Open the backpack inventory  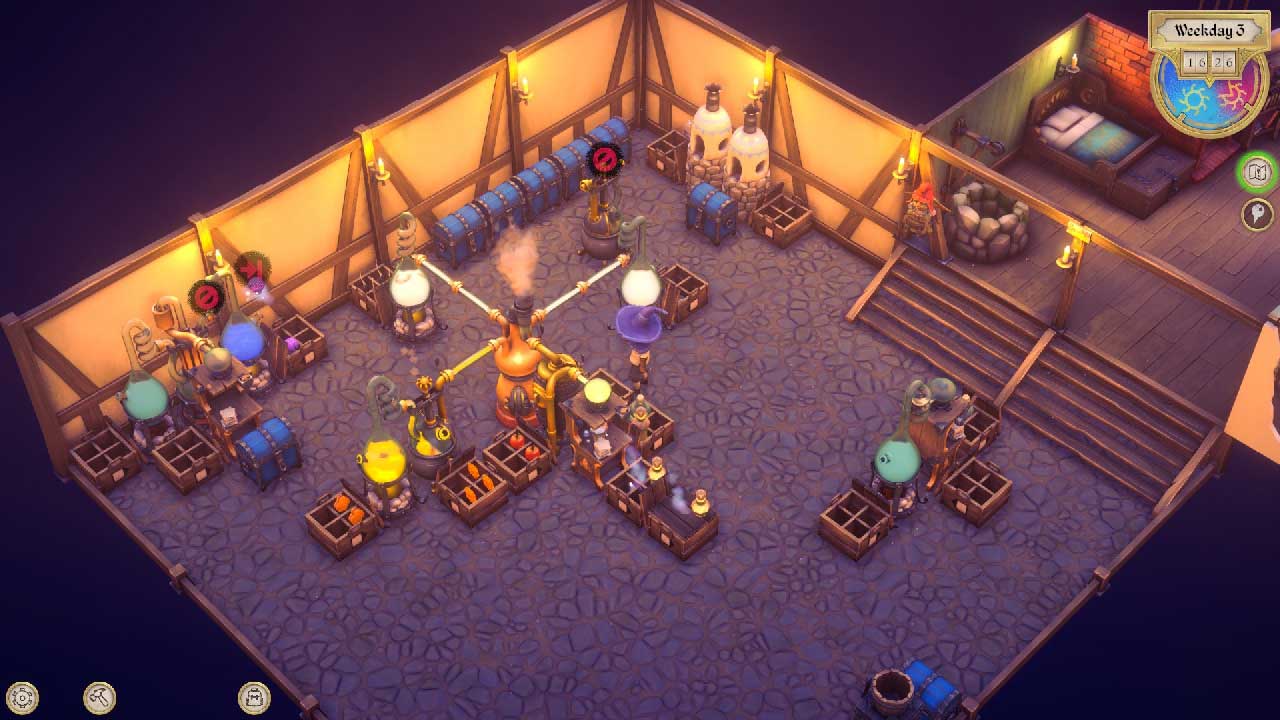point(254,697)
